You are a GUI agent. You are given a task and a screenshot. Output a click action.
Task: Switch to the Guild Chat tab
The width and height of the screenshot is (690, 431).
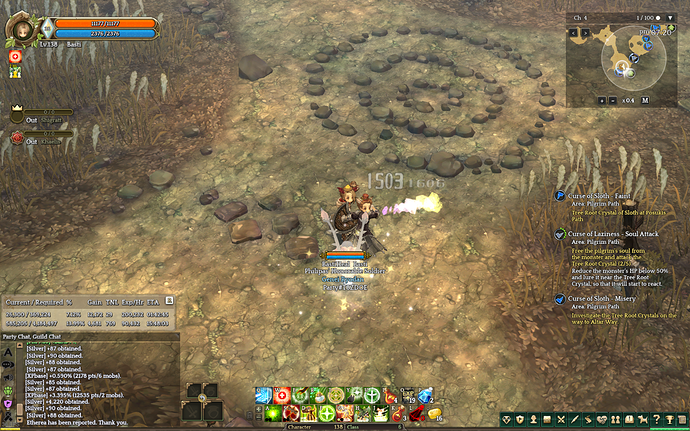[47, 337]
